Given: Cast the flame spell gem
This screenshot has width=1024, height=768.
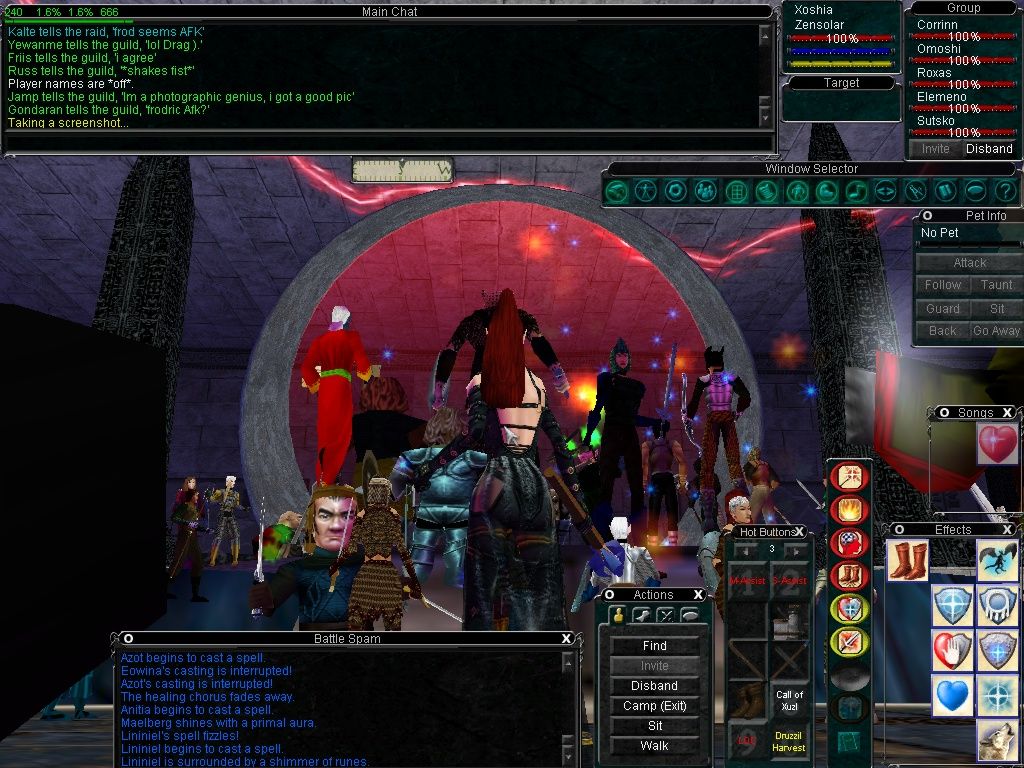Looking at the screenshot, I should click(849, 510).
